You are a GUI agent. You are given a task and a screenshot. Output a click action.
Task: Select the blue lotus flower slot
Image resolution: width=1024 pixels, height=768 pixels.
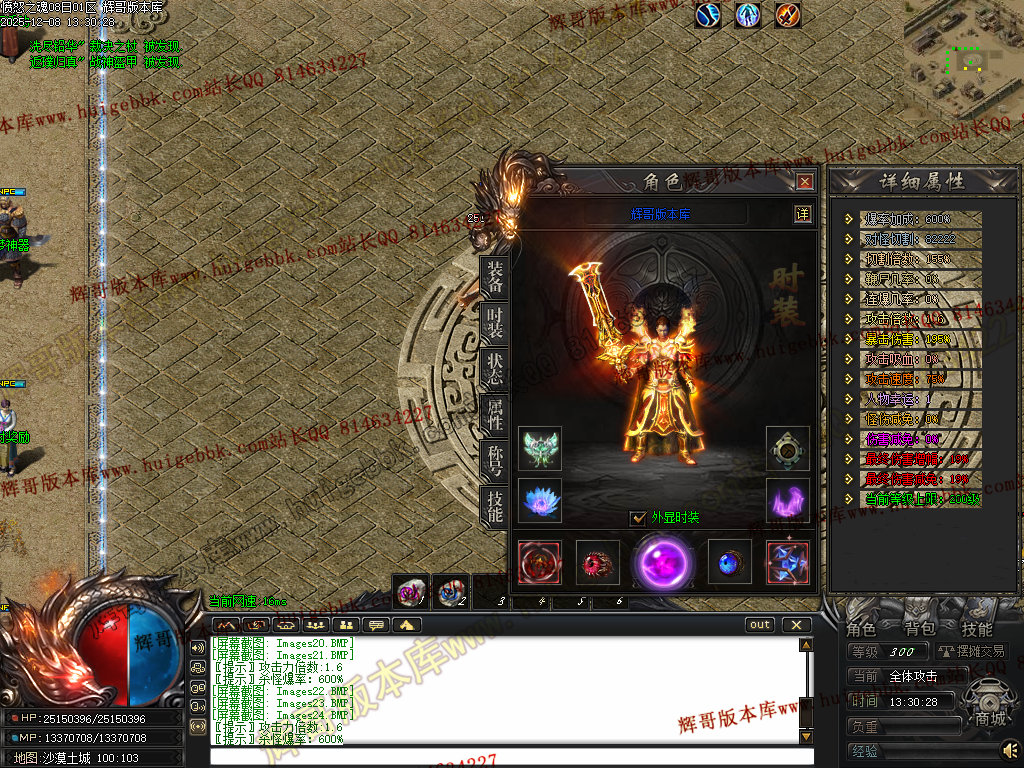pos(540,500)
